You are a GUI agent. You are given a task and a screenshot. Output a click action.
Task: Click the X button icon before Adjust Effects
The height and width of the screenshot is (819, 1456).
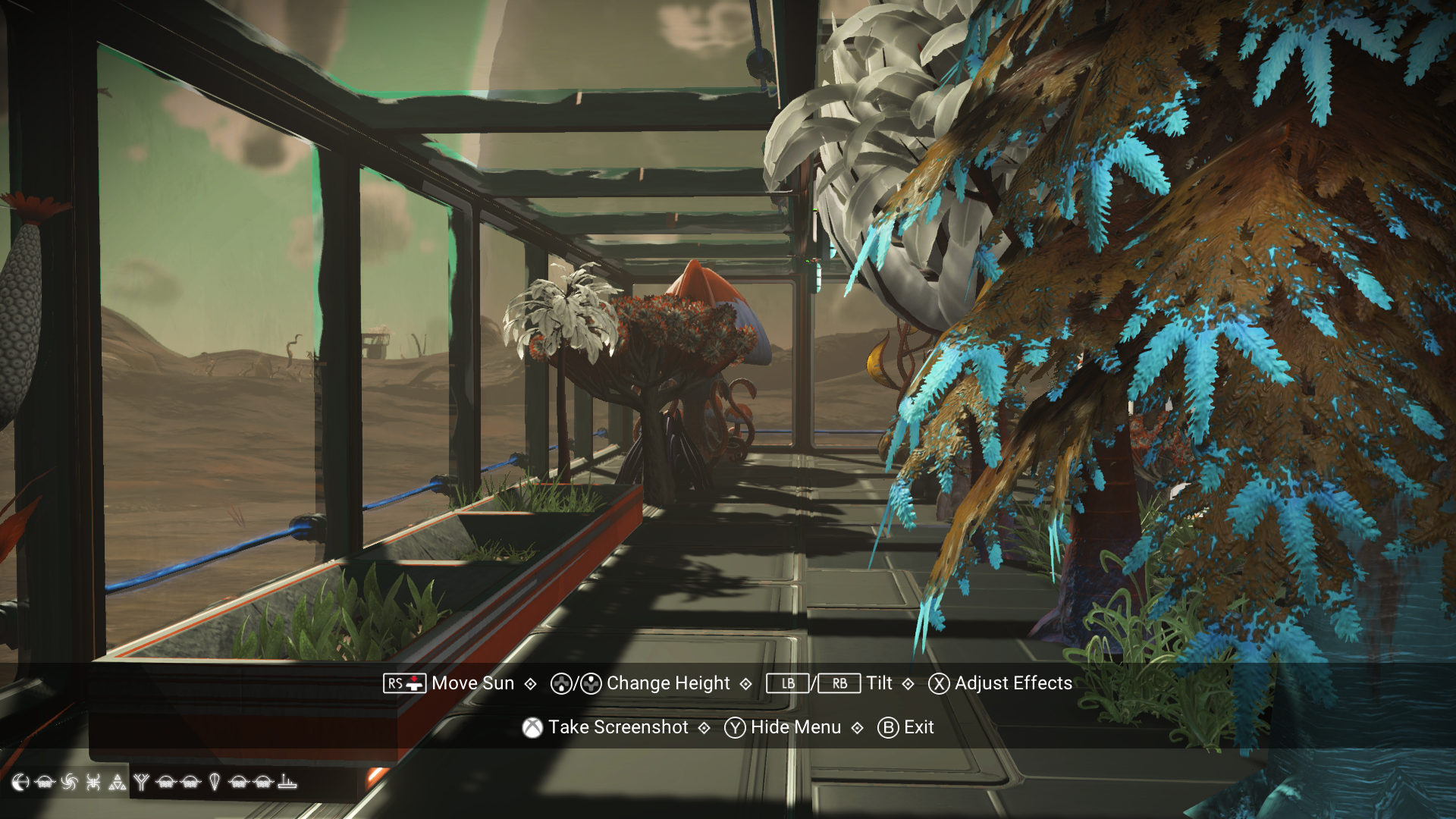pyautogui.click(x=937, y=683)
